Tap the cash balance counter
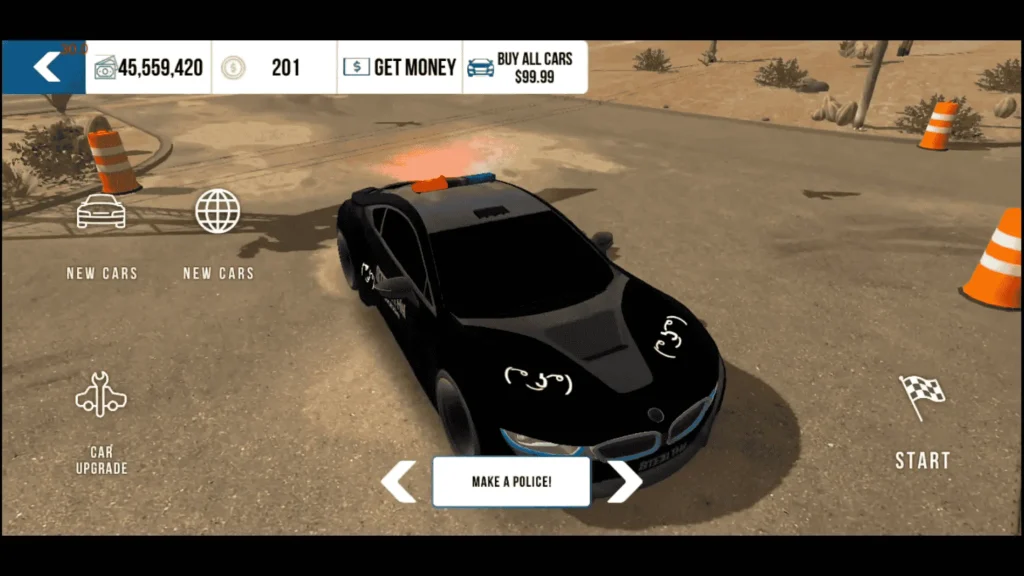Screen dimensions: 1024x576 [149, 68]
